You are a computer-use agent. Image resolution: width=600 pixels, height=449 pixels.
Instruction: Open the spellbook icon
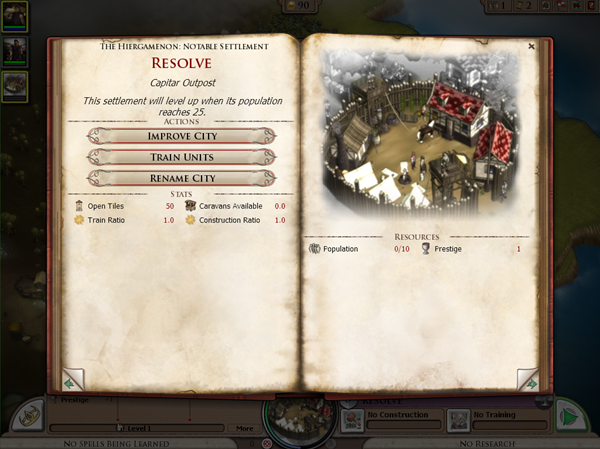click(28, 416)
